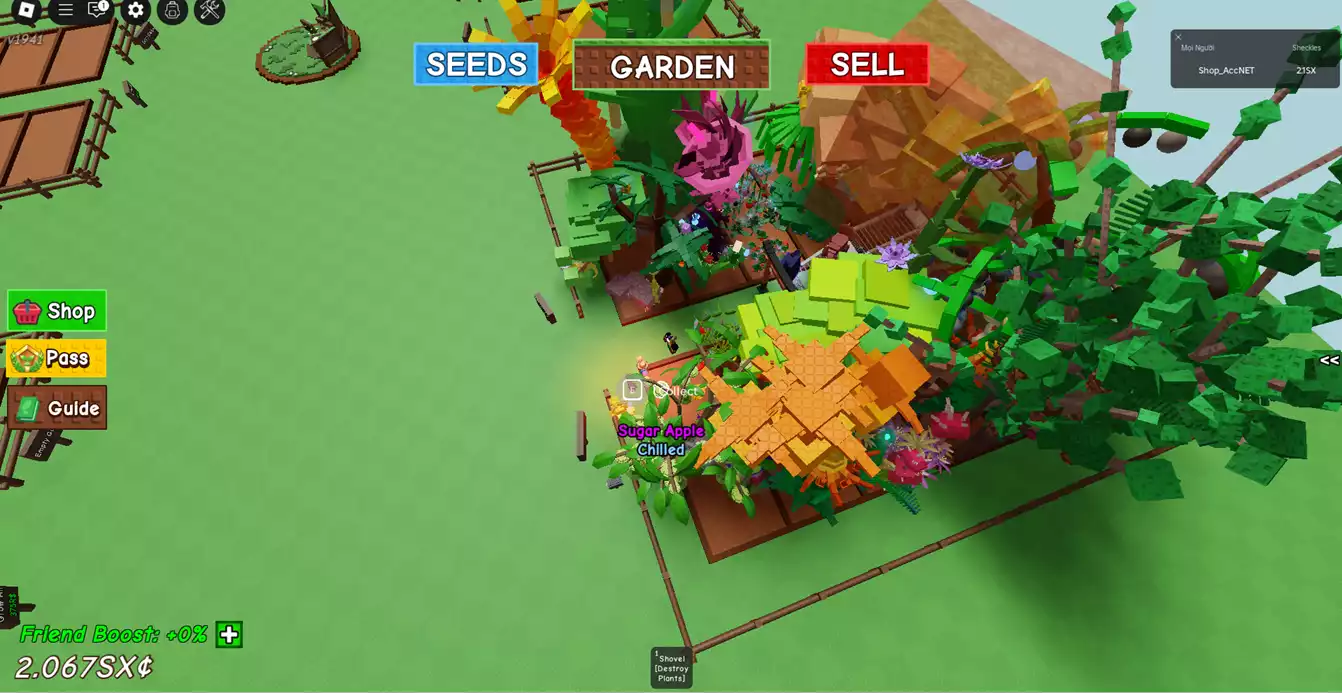The width and height of the screenshot is (1342, 693).
Task: Open the Shop menu
Action: click(57, 311)
